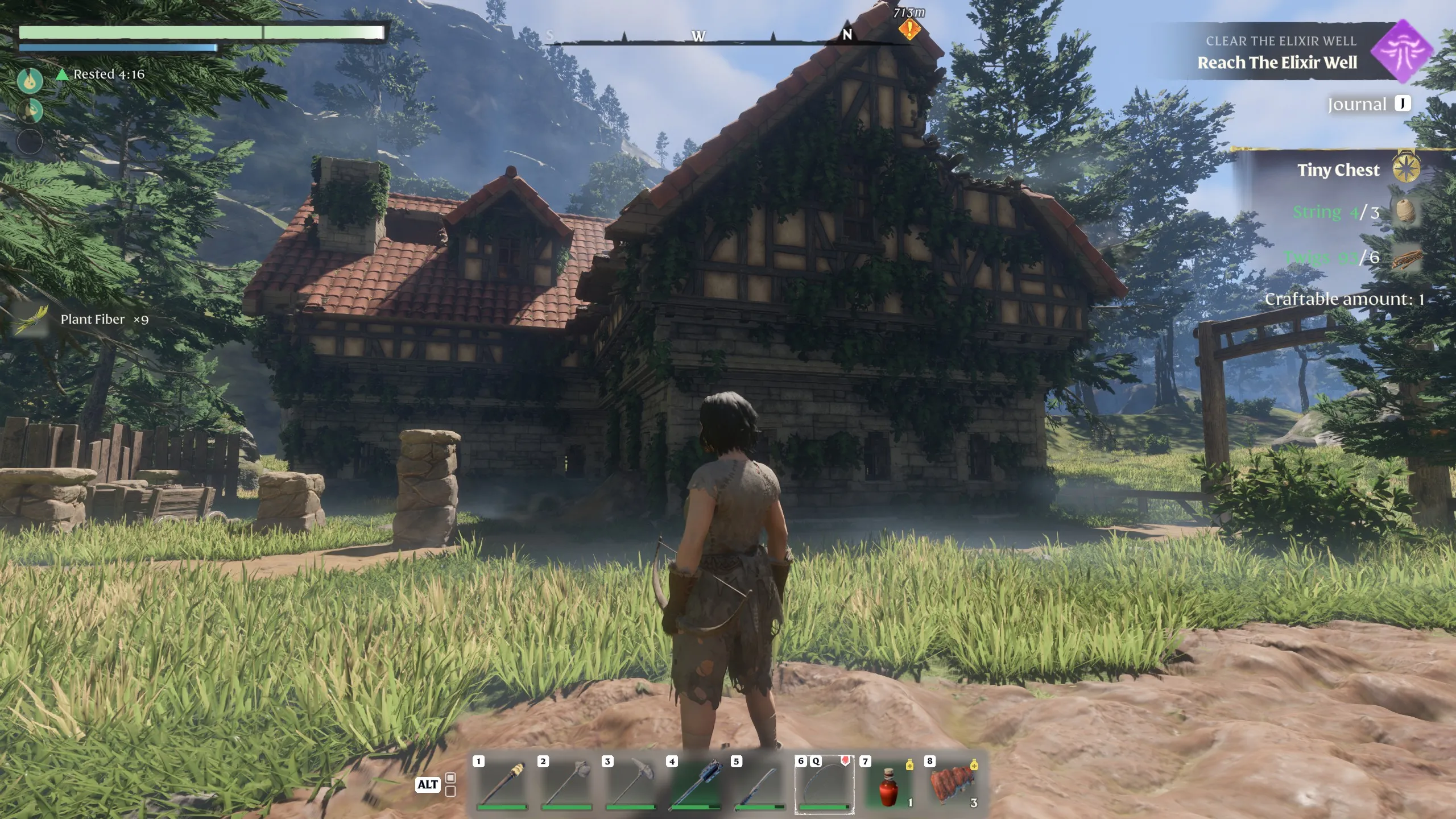This screenshot has width=1456, height=819.
Task: Click the Twigs ingredient icon
Action: coord(1406,258)
